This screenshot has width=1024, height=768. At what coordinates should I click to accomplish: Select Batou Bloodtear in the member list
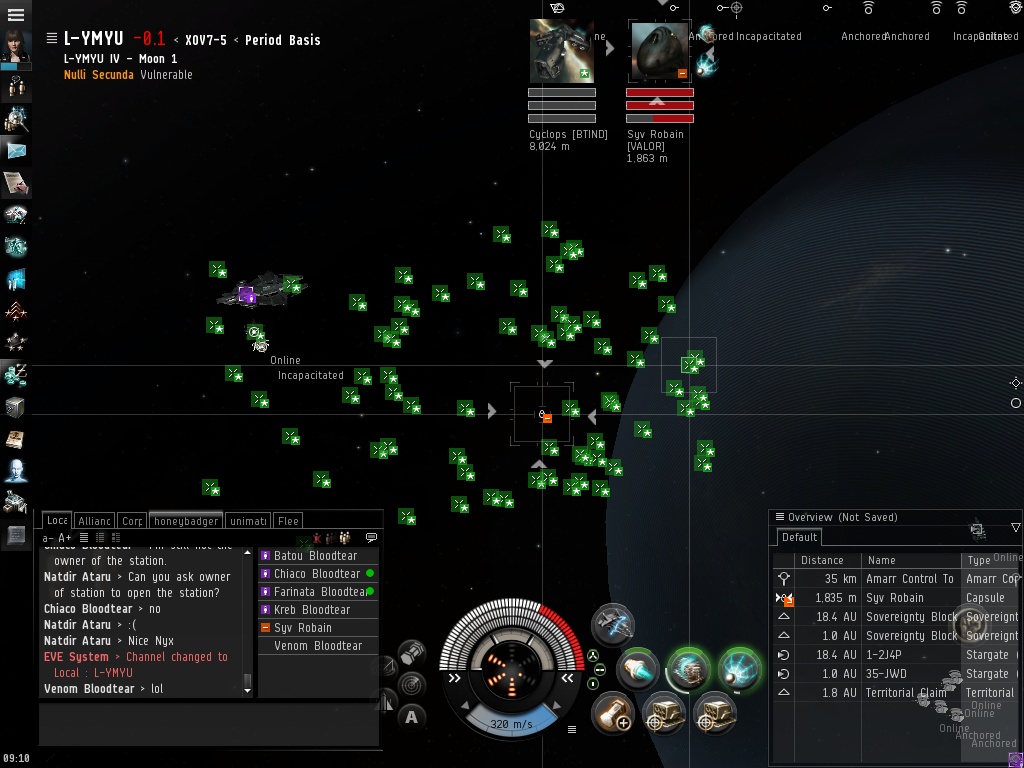[x=315, y=556]
